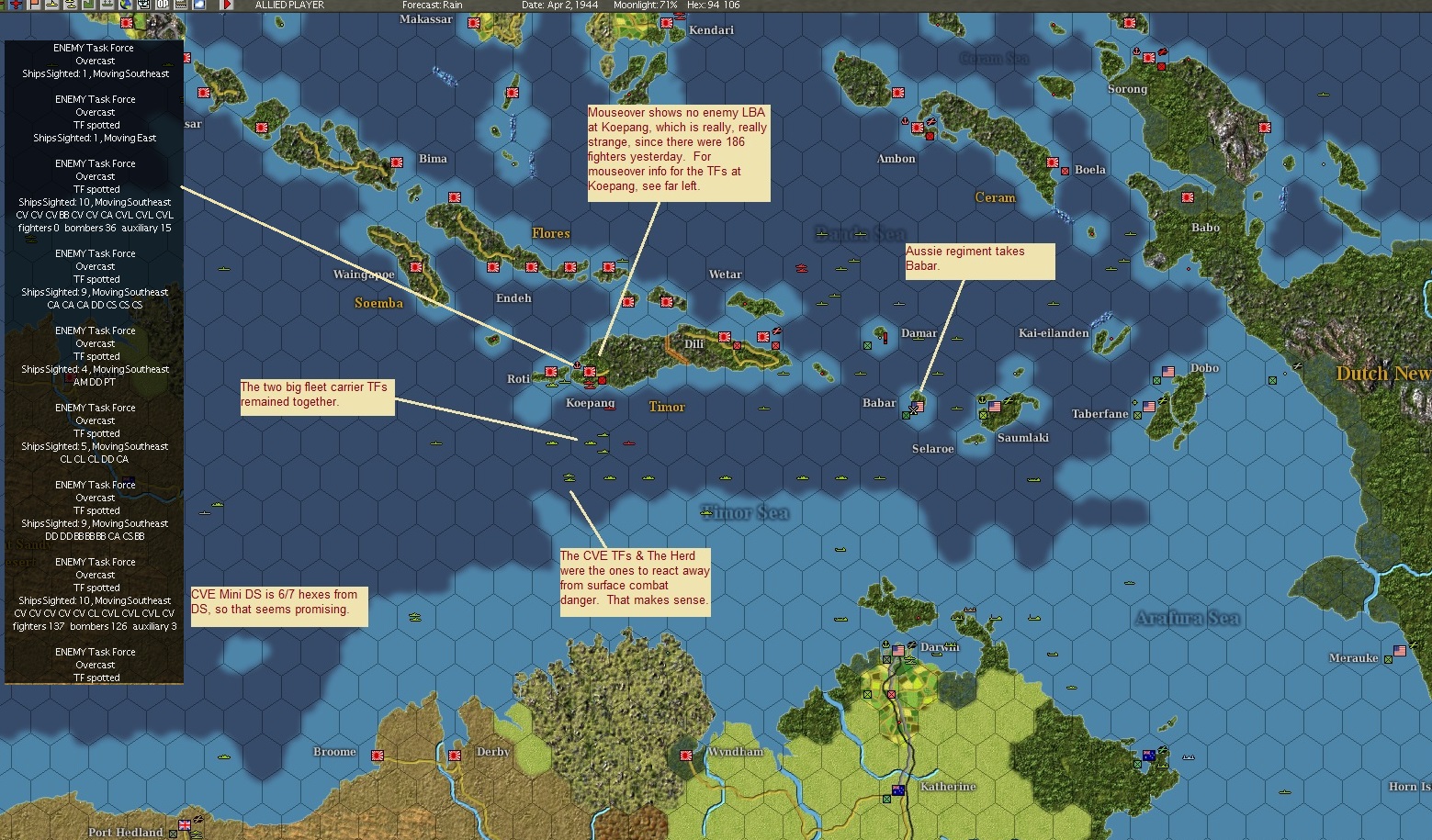This screenshot has width=1432, height=840.
Task: Click the gridded globe toolbar icon
Action: [x=145, y=6]
